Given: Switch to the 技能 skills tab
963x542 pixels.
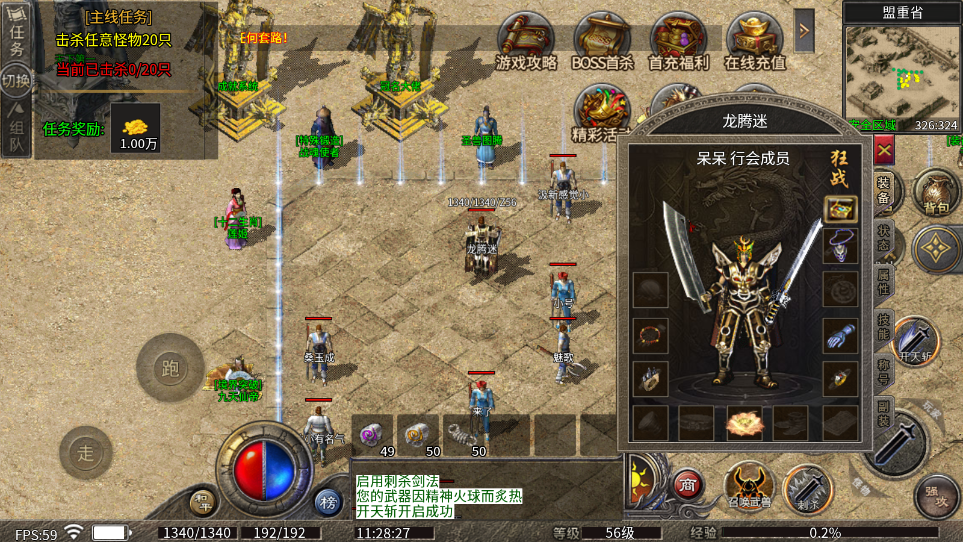Looking at the screenshot, I should tap(884, 326).
